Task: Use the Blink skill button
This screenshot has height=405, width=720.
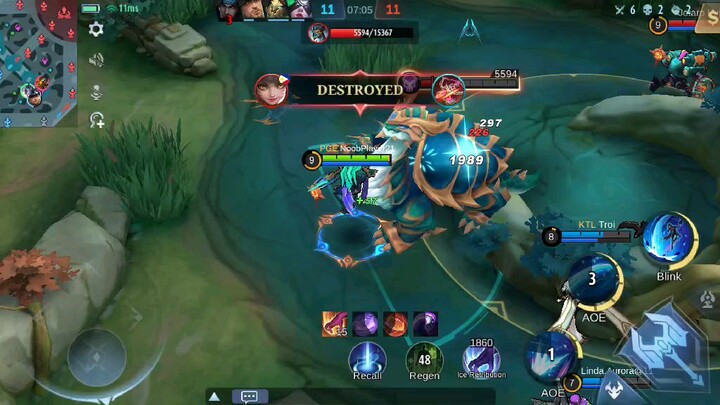Action: (x=669, y=240)
